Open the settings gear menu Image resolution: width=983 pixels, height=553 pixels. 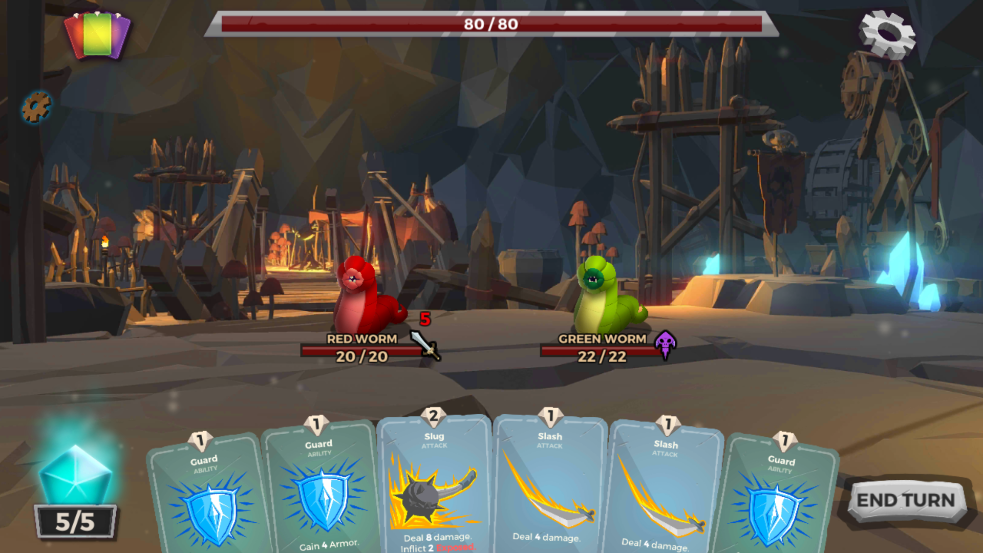click(x=887, y=33)
